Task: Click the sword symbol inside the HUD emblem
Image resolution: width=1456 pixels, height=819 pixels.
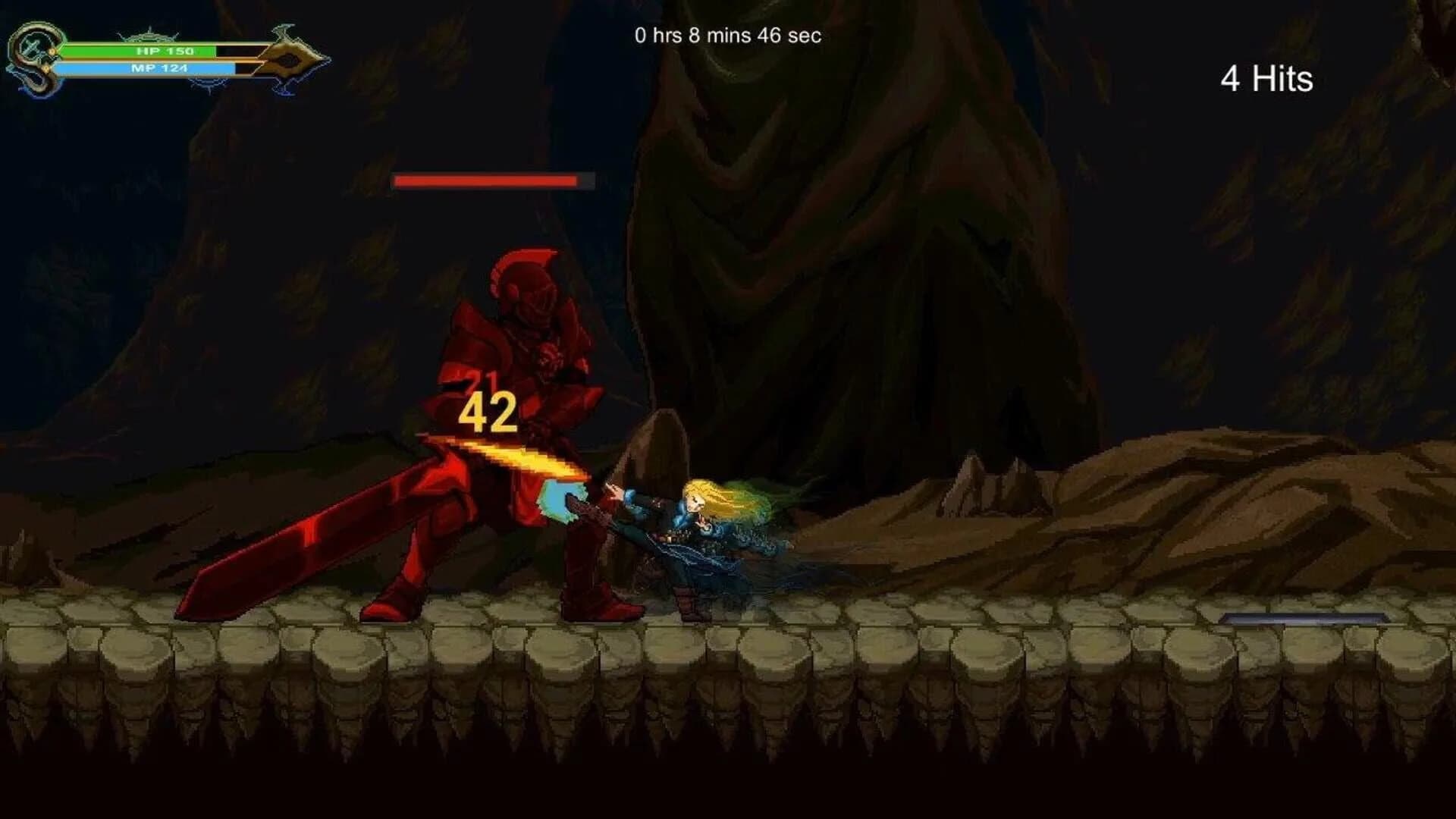Action: (33, 49)
